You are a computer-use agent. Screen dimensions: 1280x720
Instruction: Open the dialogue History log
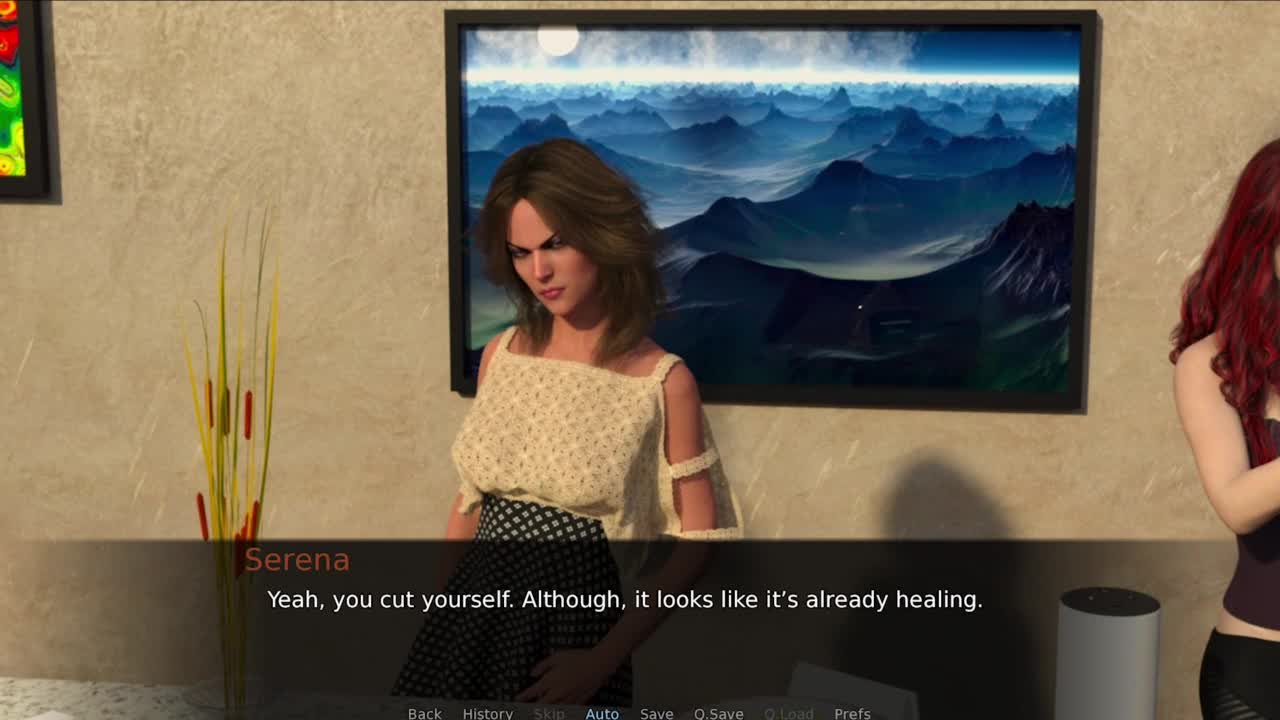point(487,713)
